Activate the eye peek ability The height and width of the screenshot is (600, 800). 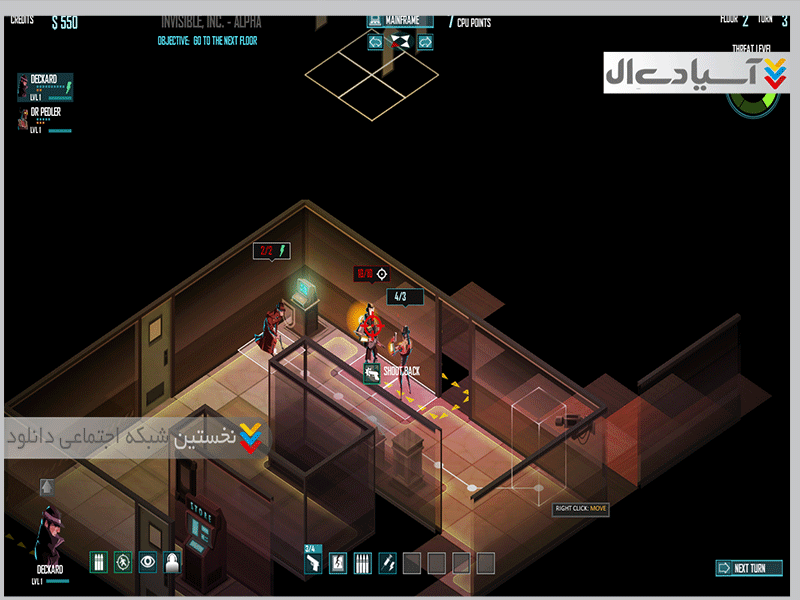148,562
